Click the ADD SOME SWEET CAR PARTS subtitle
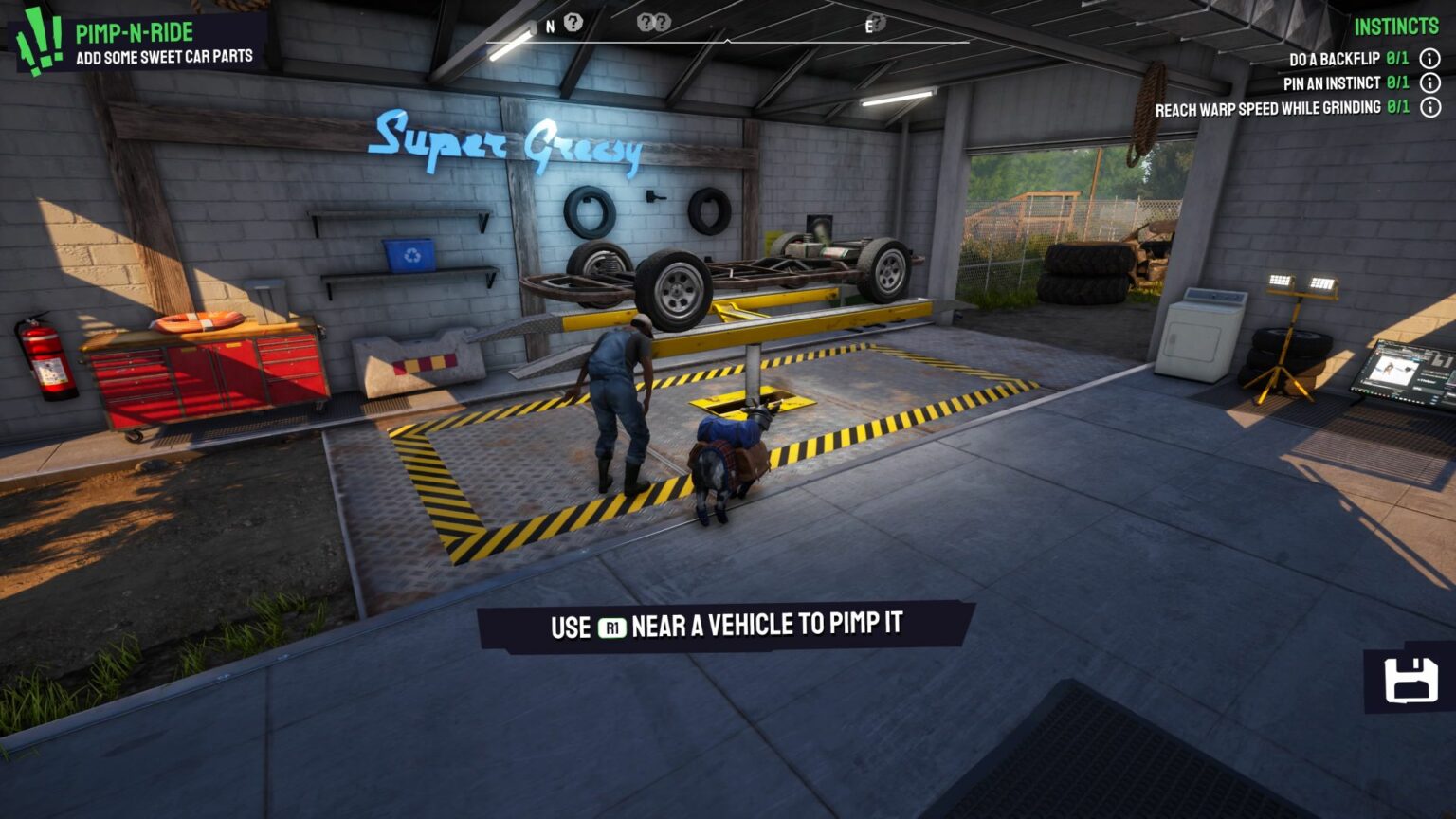 pos(164,57)
